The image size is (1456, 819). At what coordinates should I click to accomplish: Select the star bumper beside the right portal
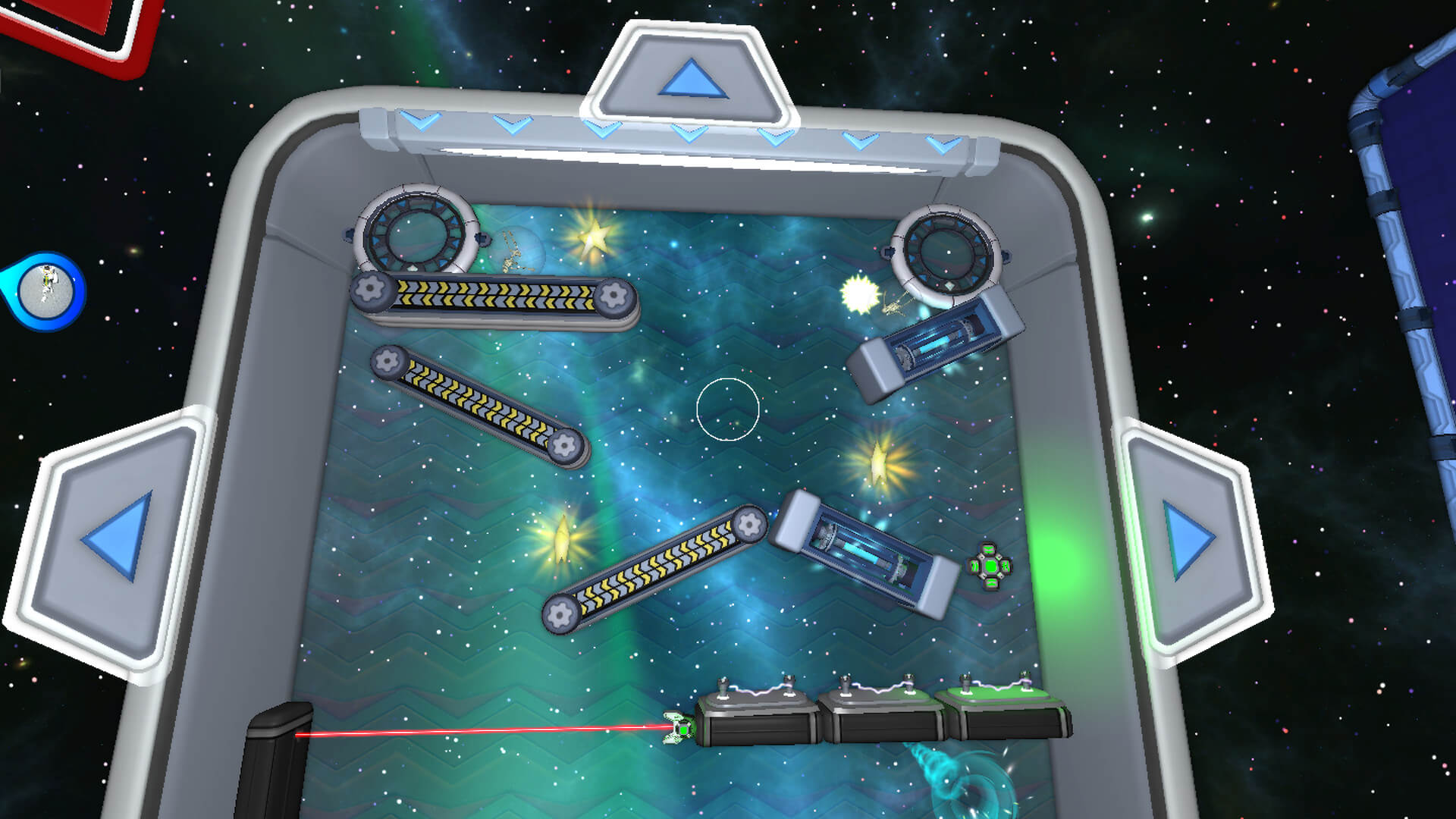[x=858, y=294]
